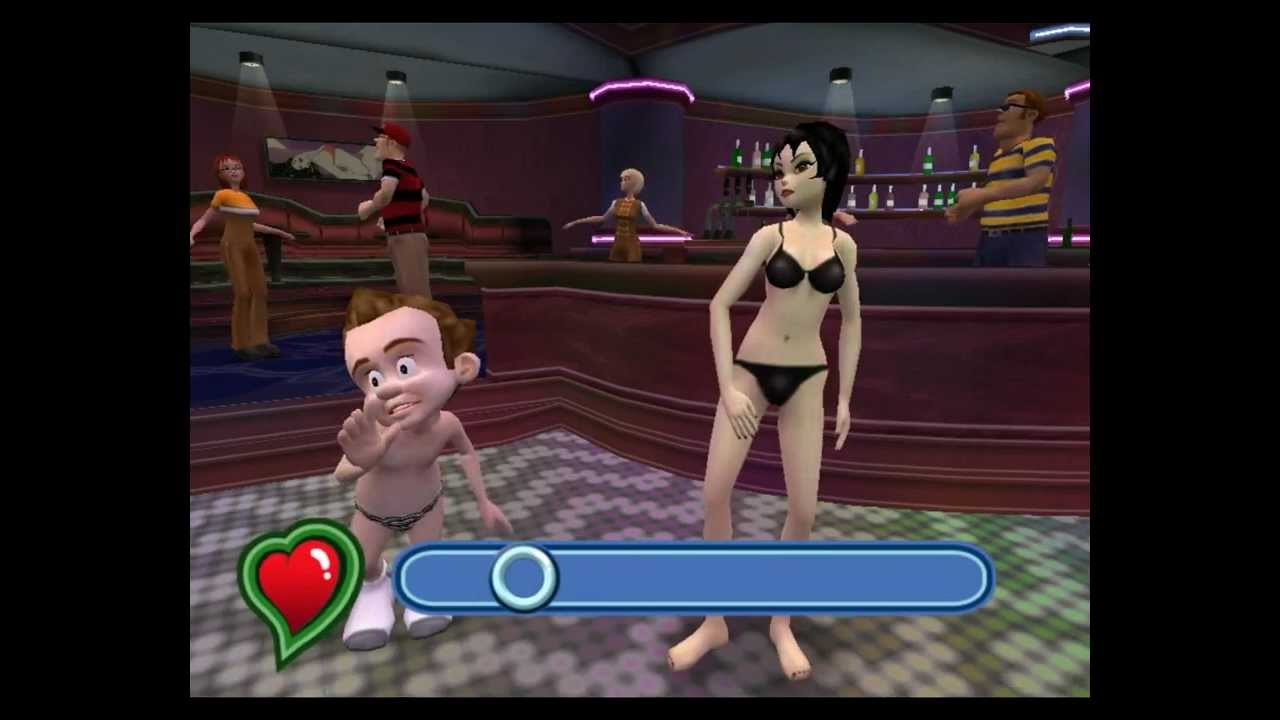This screenshot has width=1280, height=720.
Task: Click the ring marker on the blue bar
Action: pyautogui.click(x=523, y=577)
